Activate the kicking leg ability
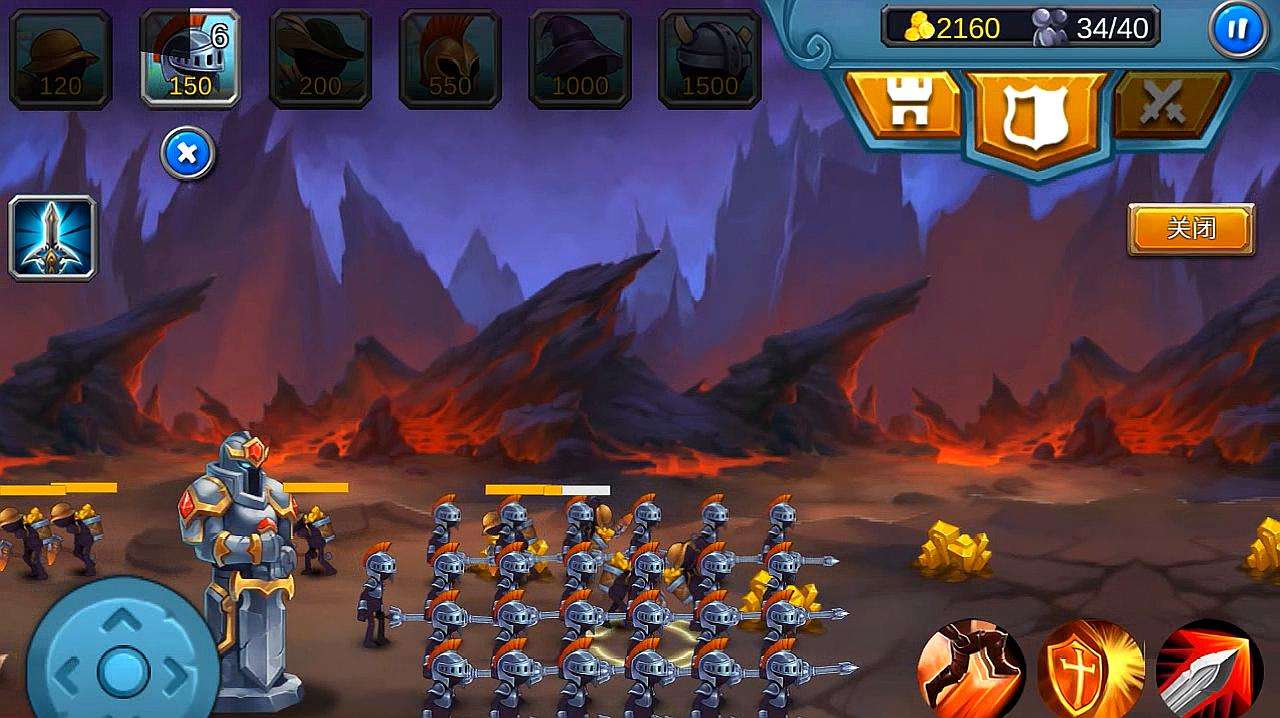The width and height of the screenshot is (1280, 718). 970,668
